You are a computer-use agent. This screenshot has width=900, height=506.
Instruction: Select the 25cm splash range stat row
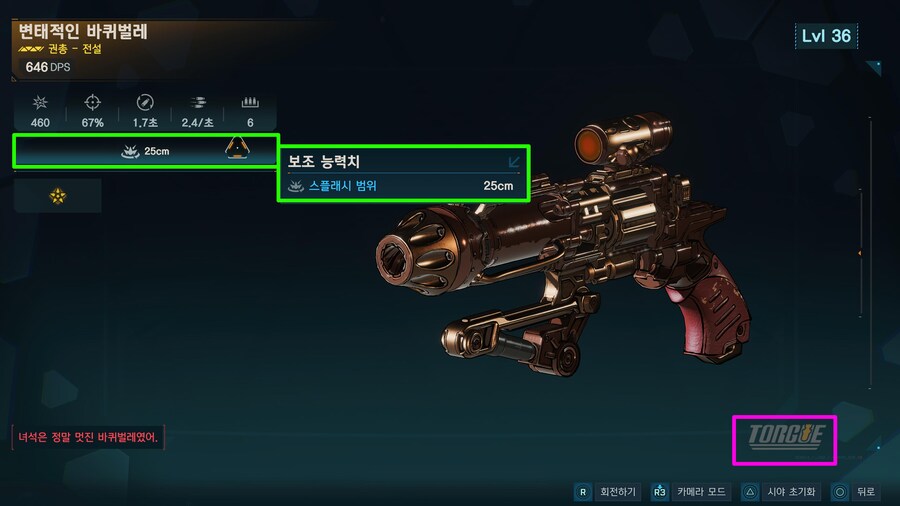[145, 151]
